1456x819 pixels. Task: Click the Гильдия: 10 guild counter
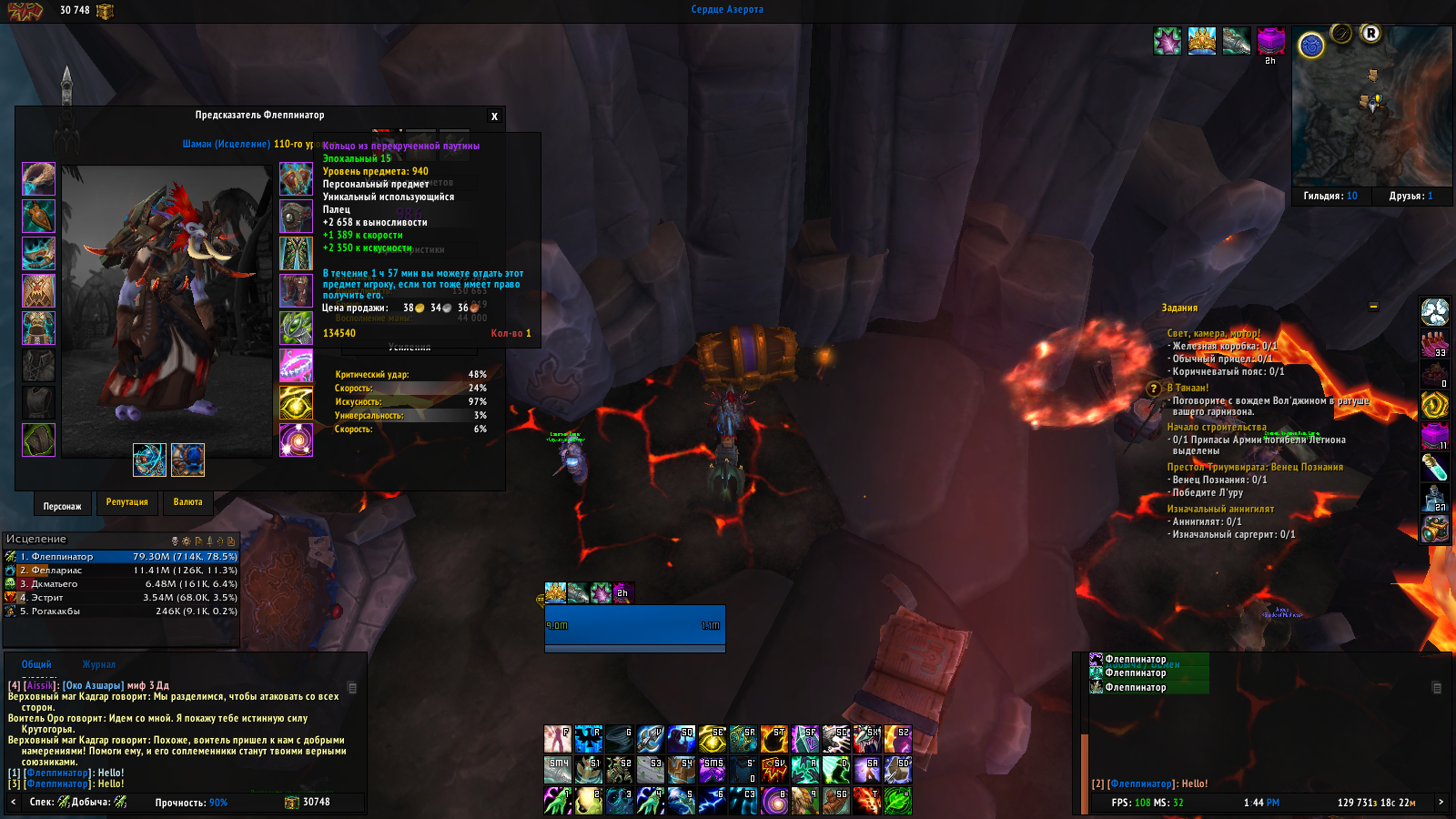click(1330, 196)
